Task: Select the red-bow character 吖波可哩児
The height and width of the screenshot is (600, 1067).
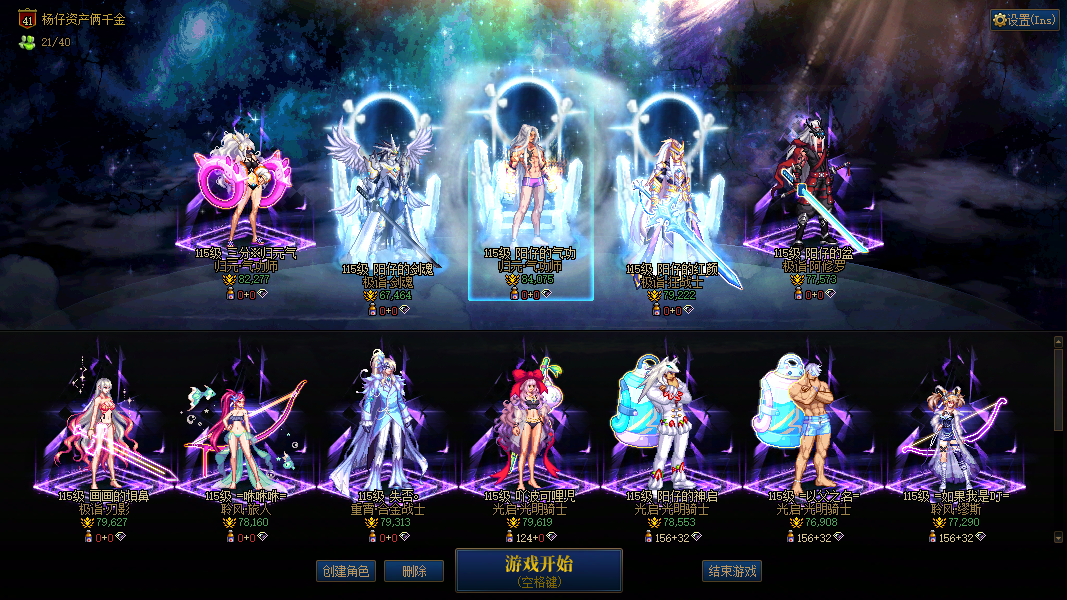Action: pos(530,430)
